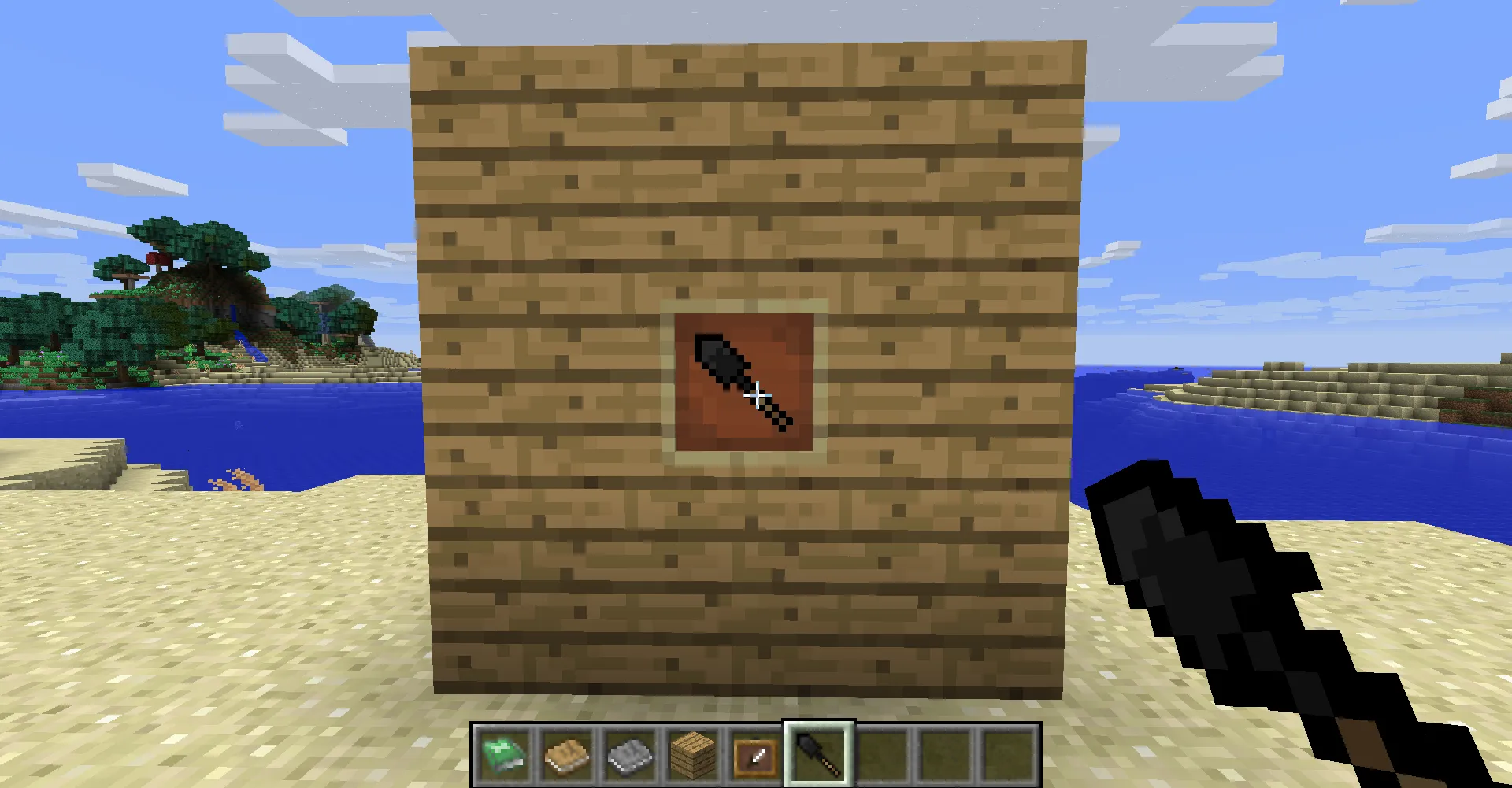Select the currently highlighted shovel in the hotbar
This screenshot has width=1512, height=788.
tap(817, 755)
